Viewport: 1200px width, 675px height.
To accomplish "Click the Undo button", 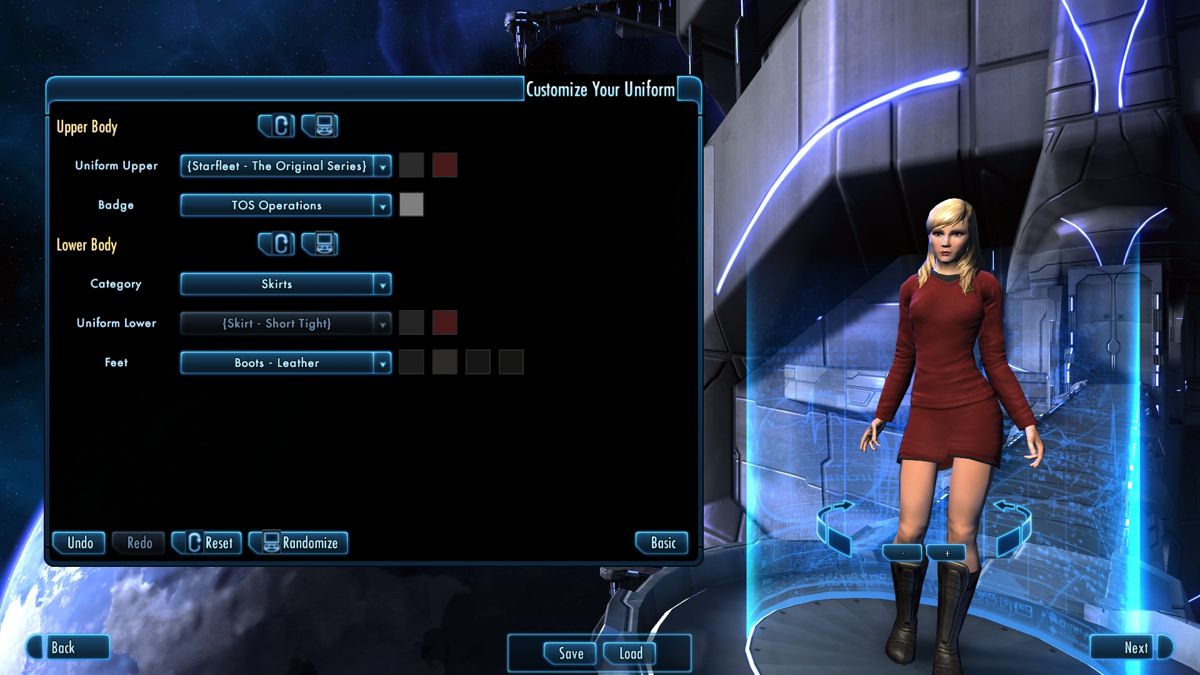I will [80, 543].
